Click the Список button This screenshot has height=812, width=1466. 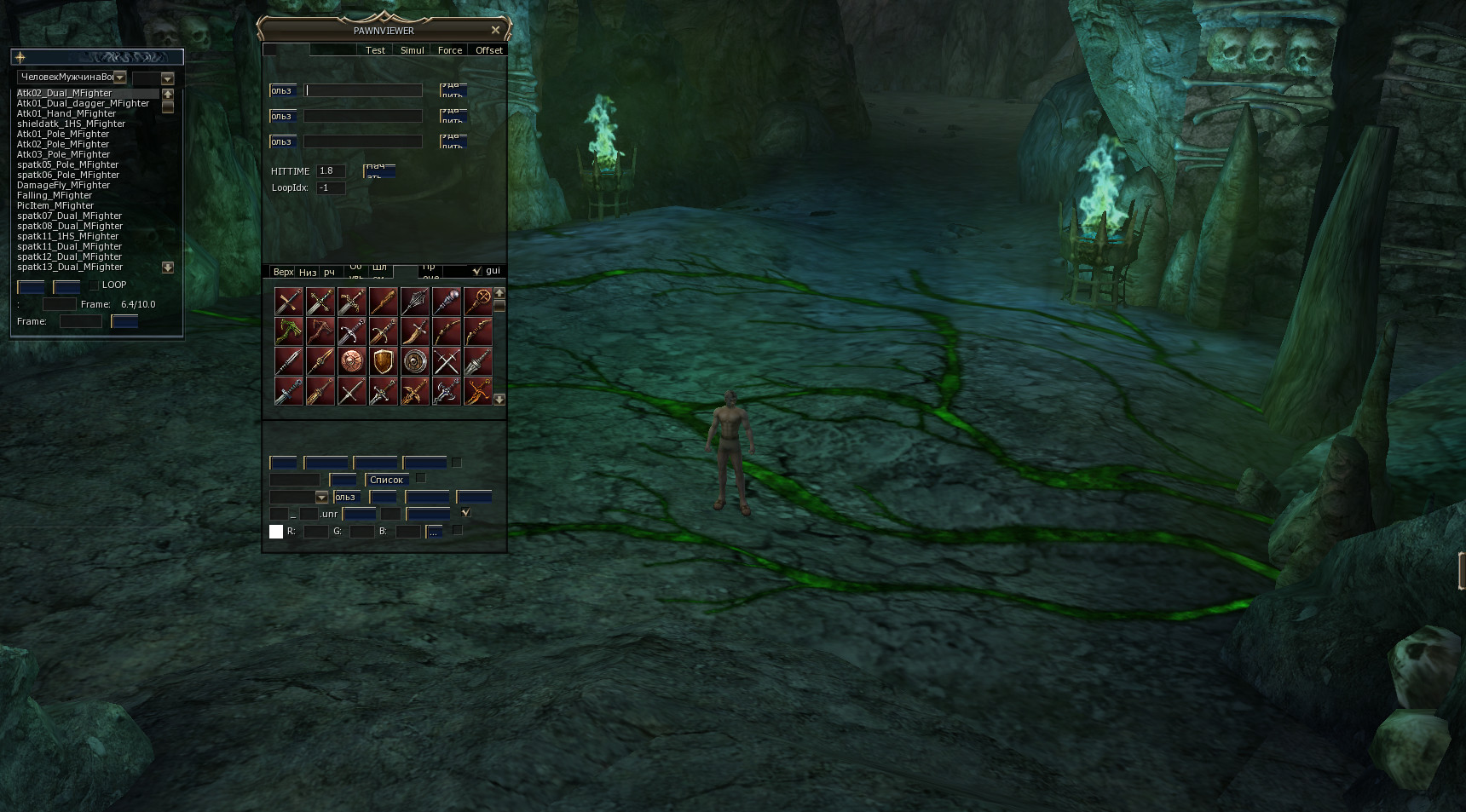pyautogui.click(x=386, y=480)
